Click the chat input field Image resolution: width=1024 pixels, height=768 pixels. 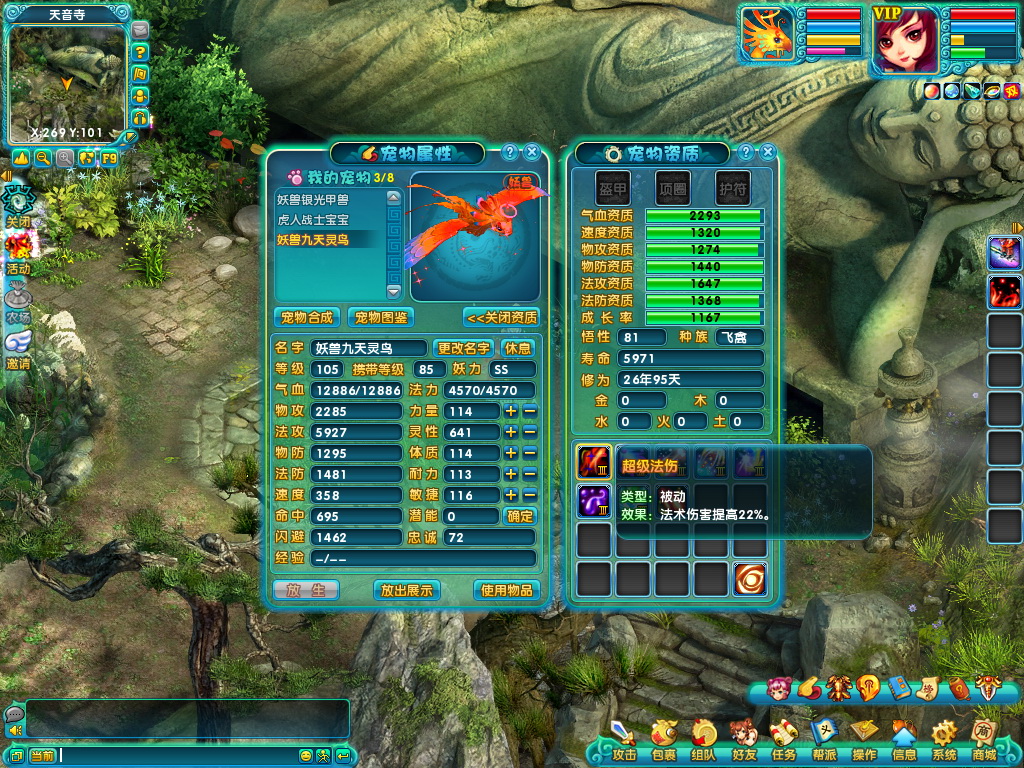175,755
